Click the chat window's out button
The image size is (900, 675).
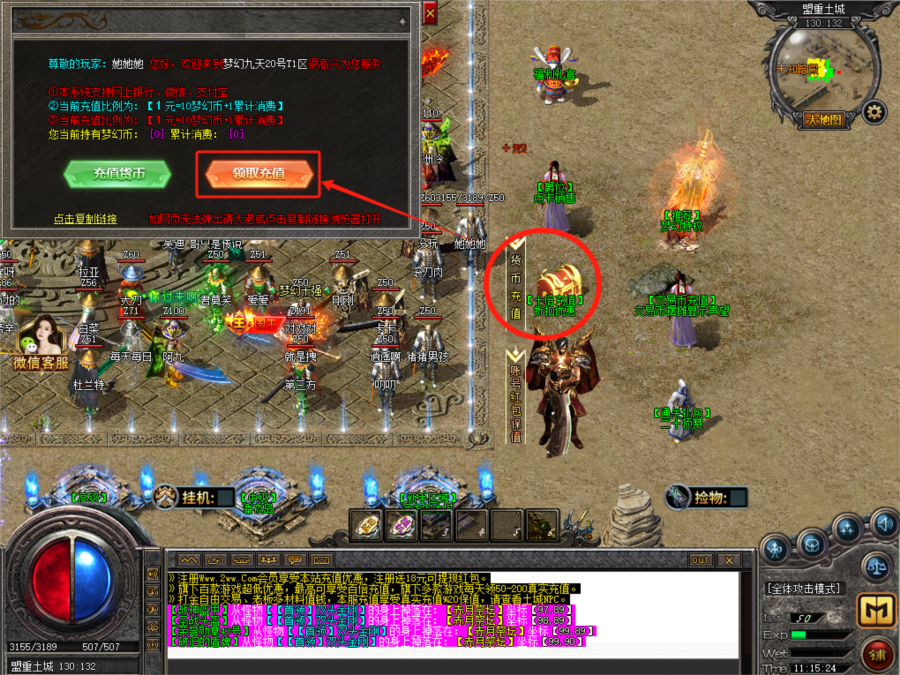700,560
